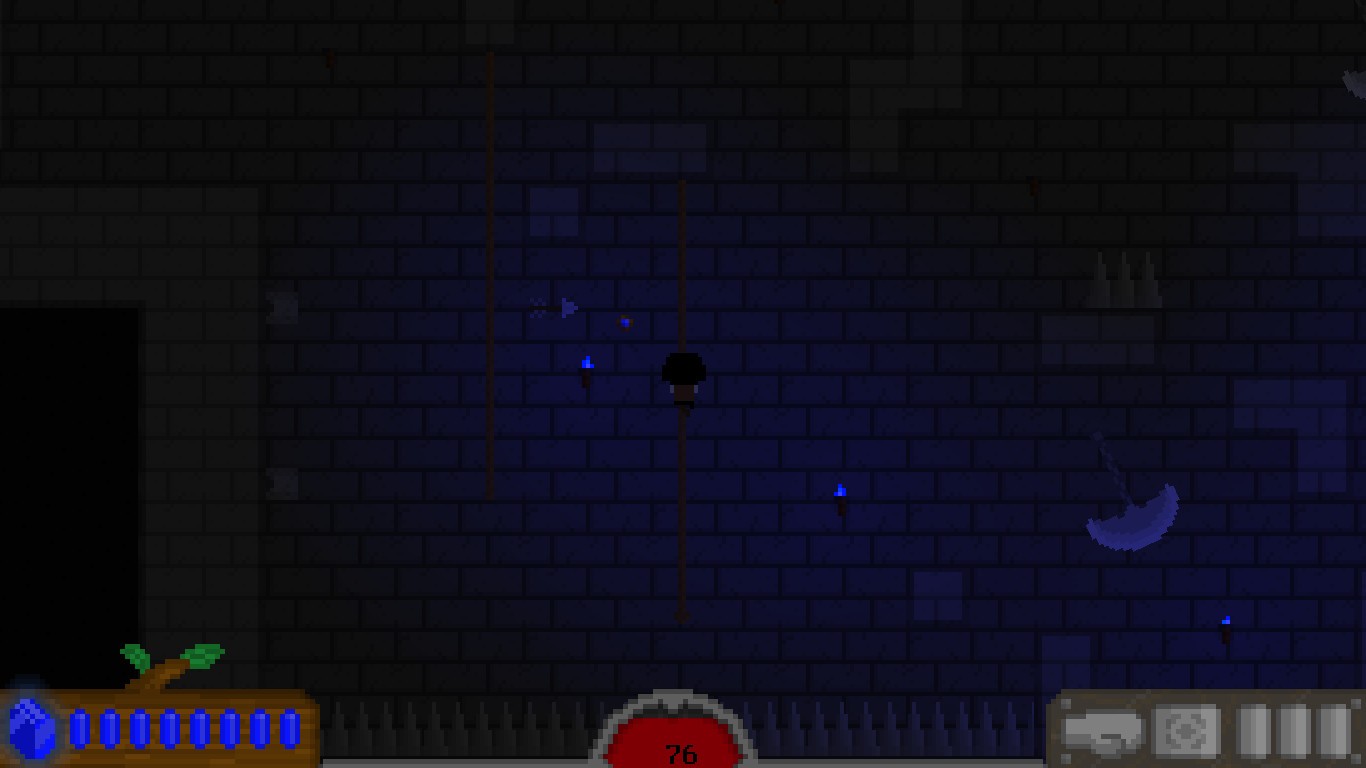
Task: Toggle the blue torch left of the player
Action: [x=587, y=363]
